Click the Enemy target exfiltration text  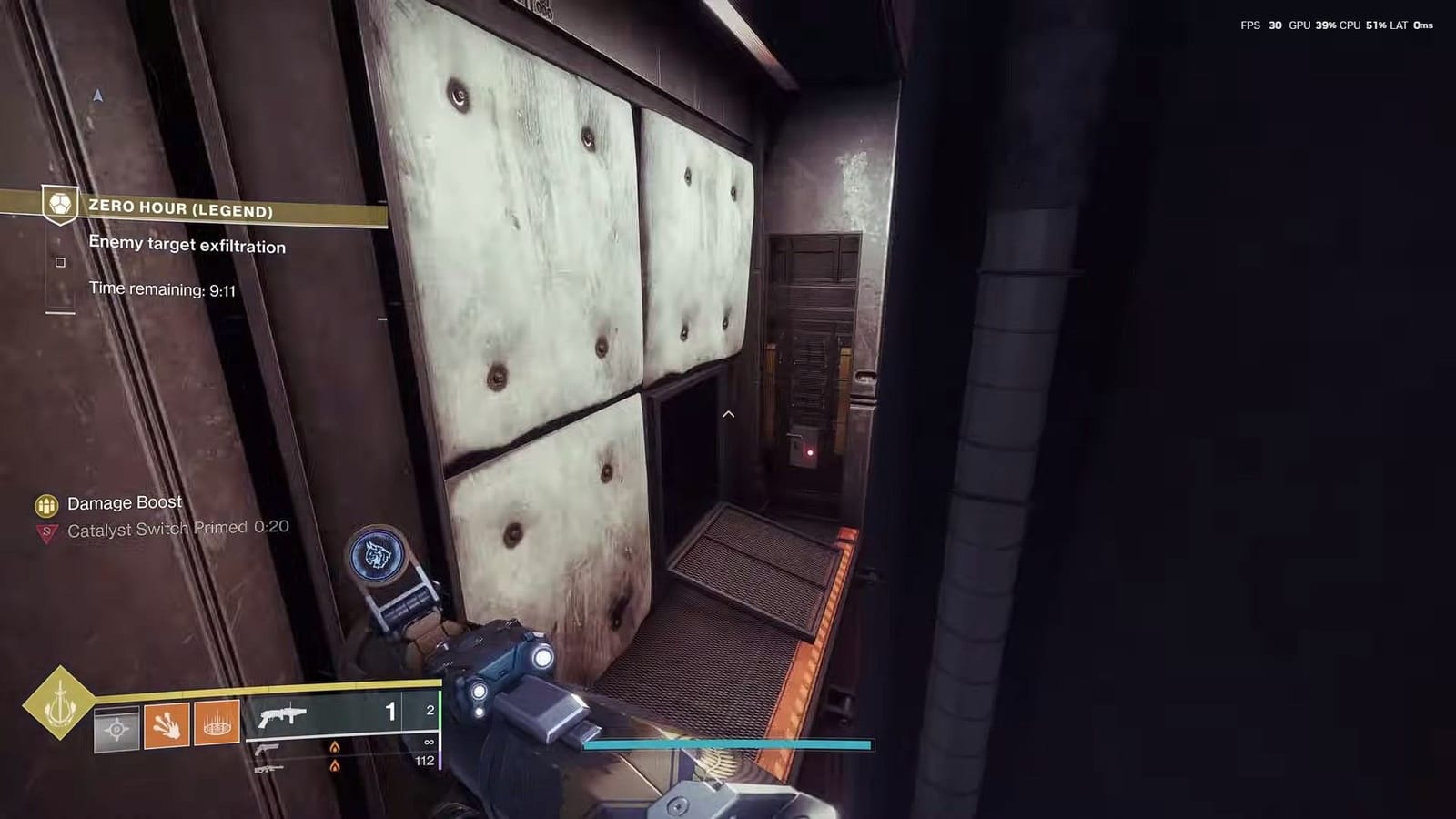click(x=186, y=245)
